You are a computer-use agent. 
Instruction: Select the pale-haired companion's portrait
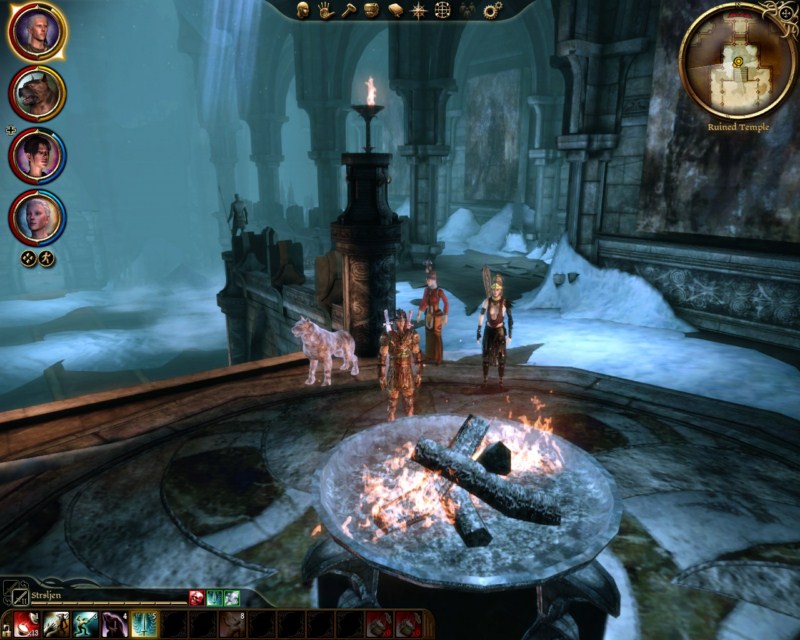(37, 217)
